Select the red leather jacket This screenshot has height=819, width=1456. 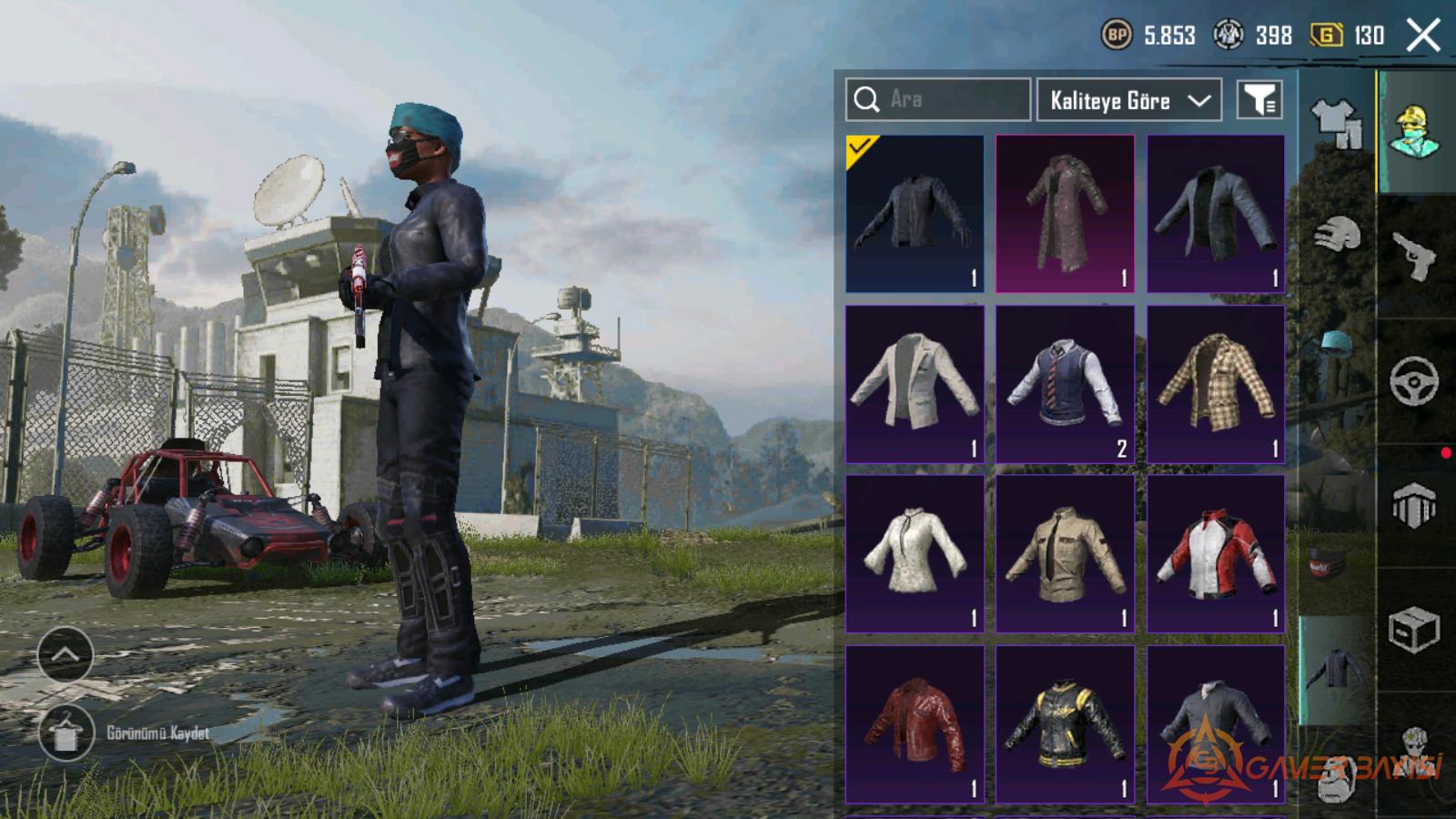point(915,724)
